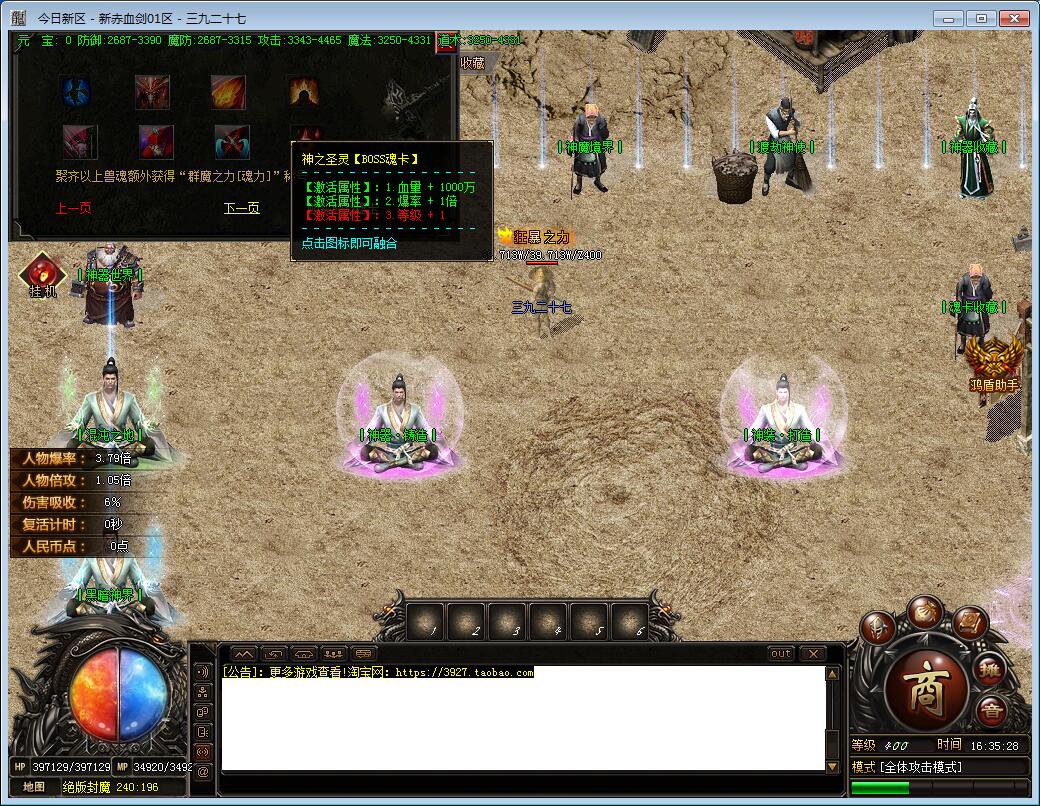Click the @ chat channel icon
This screenshot has height=806, width=1040.
(x=203, y=771)
